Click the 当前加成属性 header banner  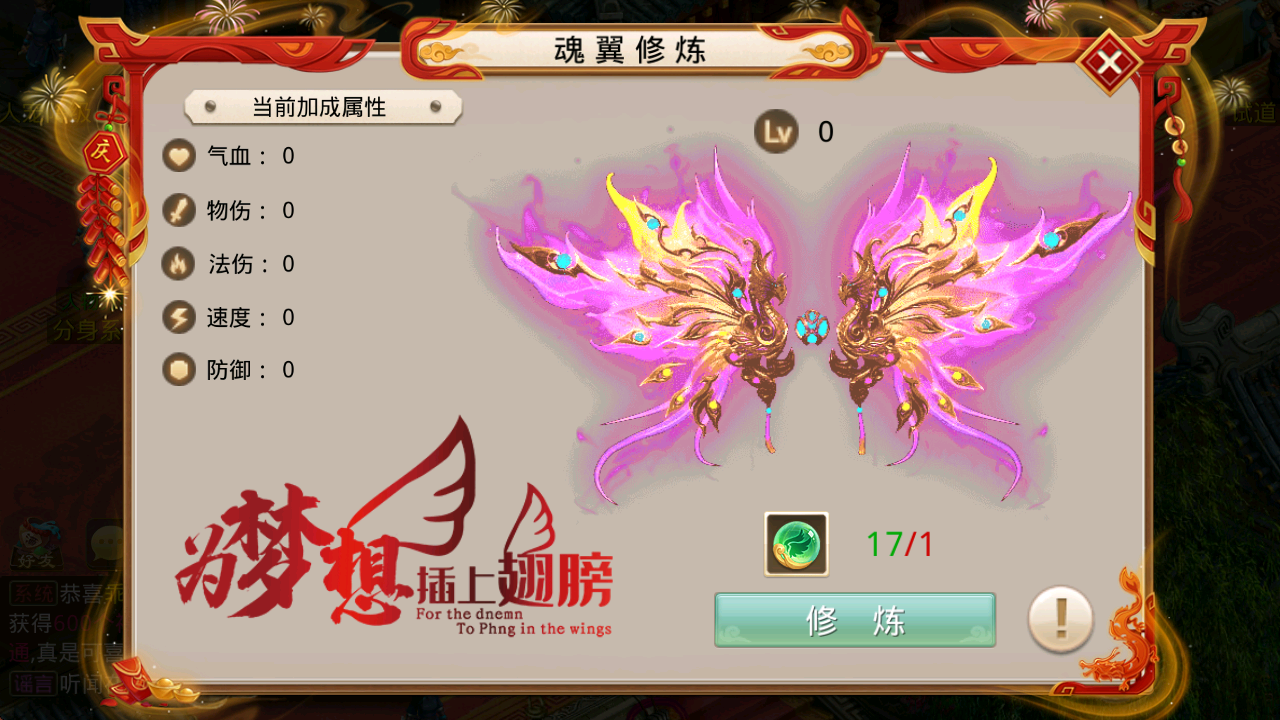[x=320, y=108]
